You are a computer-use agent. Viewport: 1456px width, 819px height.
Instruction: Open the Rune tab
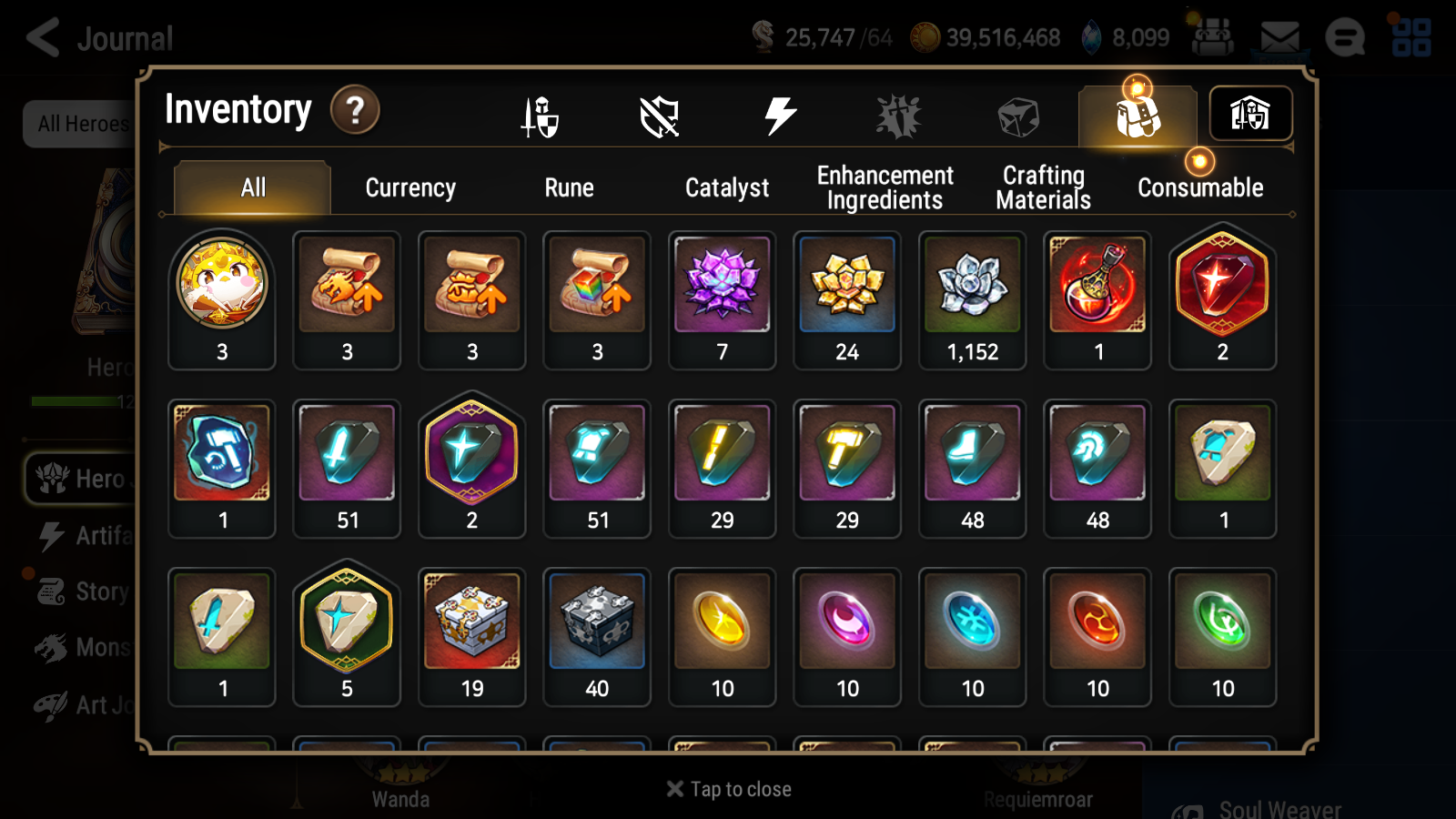point(570,188)
